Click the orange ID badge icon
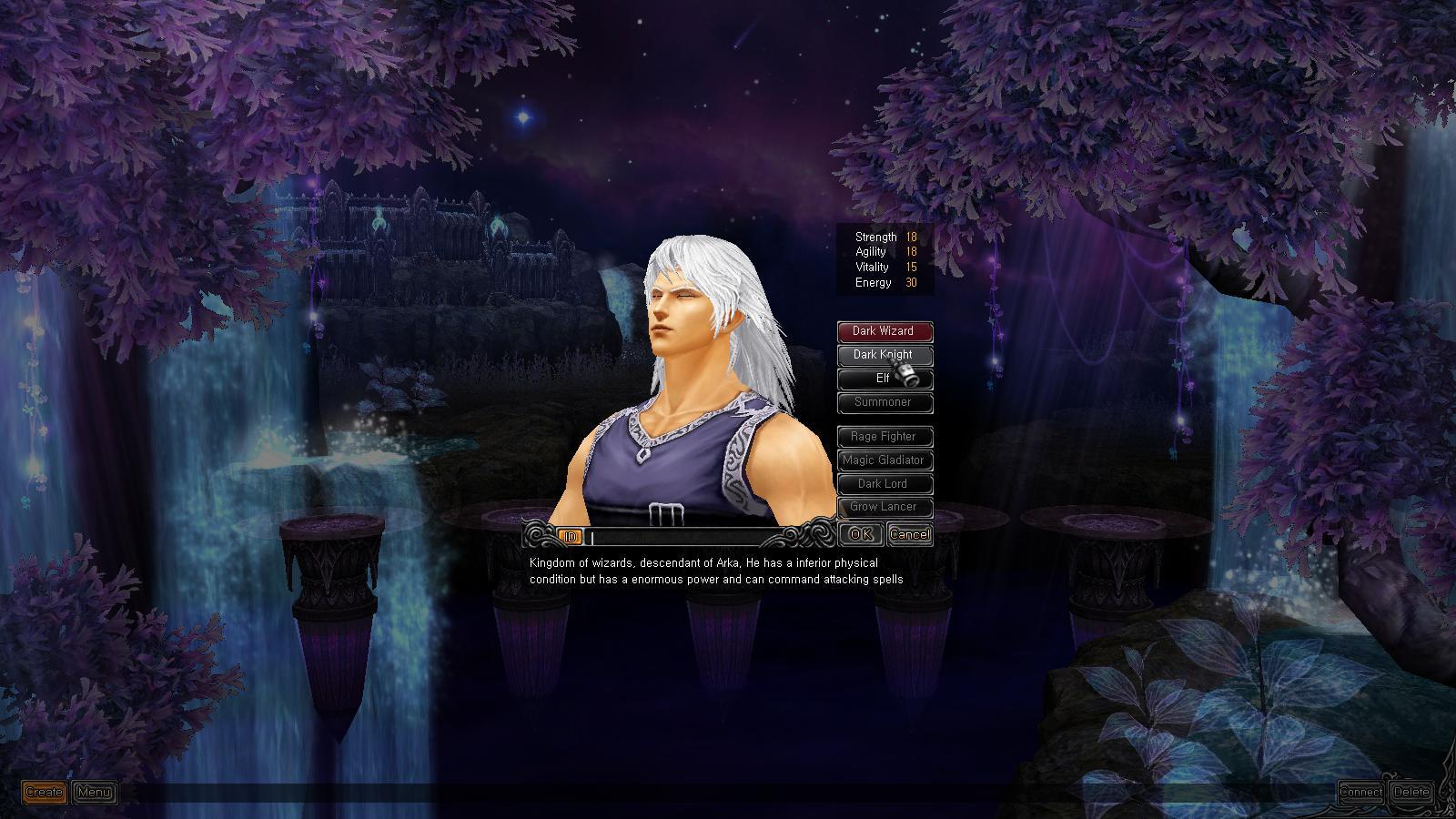 pyautogui.click(x=570, y=537)
